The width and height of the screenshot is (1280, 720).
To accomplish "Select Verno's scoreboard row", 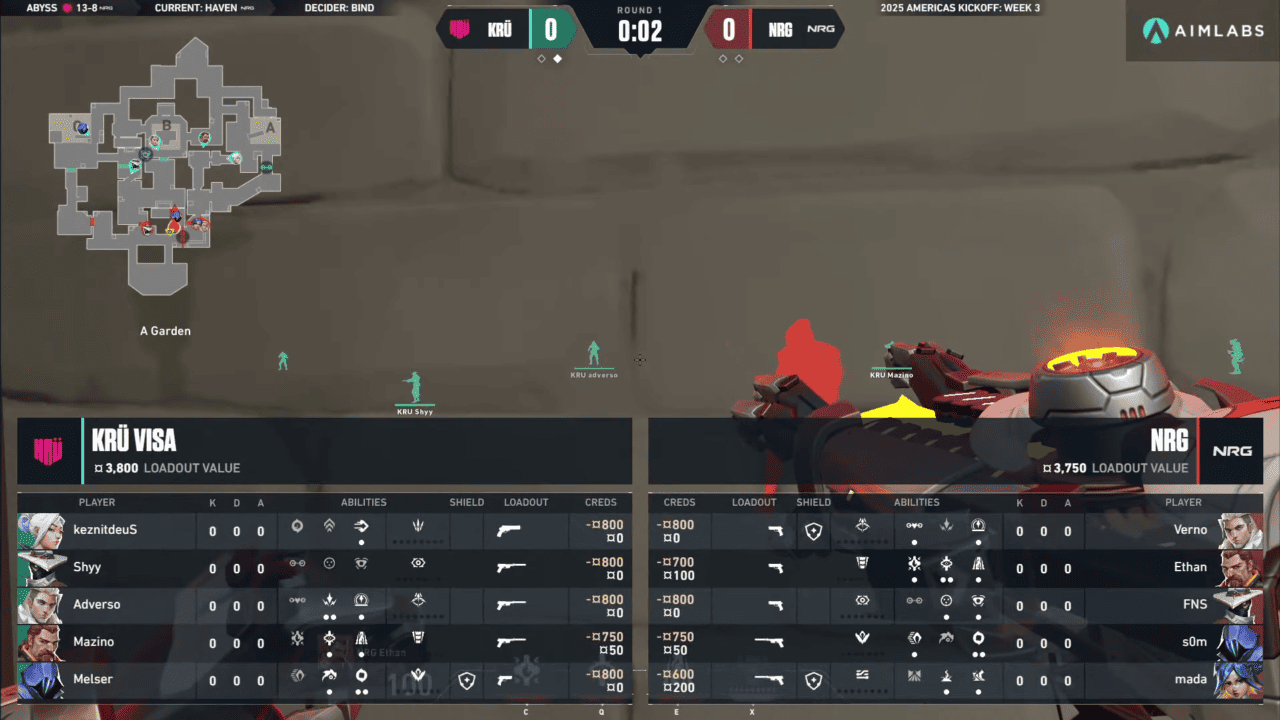I will tap(955, 530).
